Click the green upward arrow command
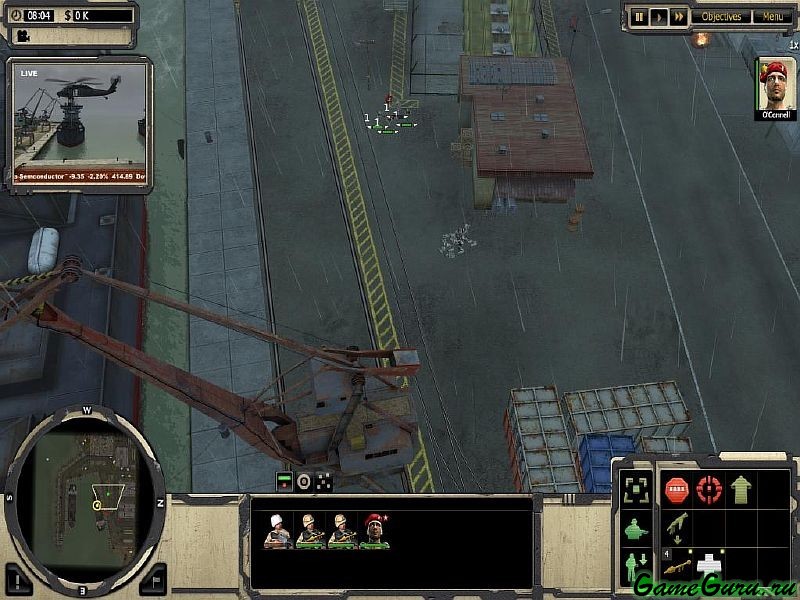Screen dimensions: 800x600 pos(741,490)
